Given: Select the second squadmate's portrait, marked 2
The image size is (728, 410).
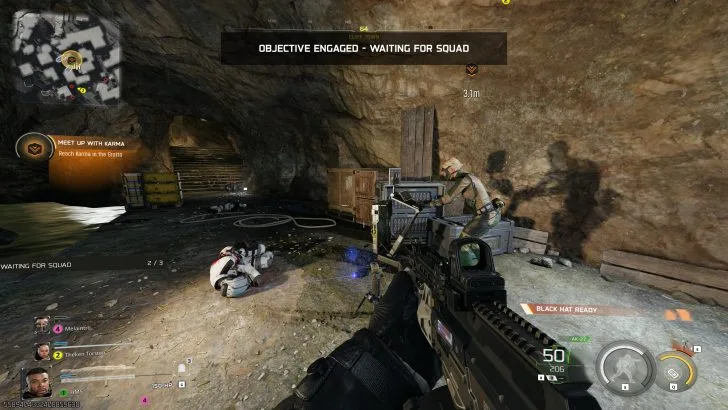Looking at the screenshot, I should 44,351.
